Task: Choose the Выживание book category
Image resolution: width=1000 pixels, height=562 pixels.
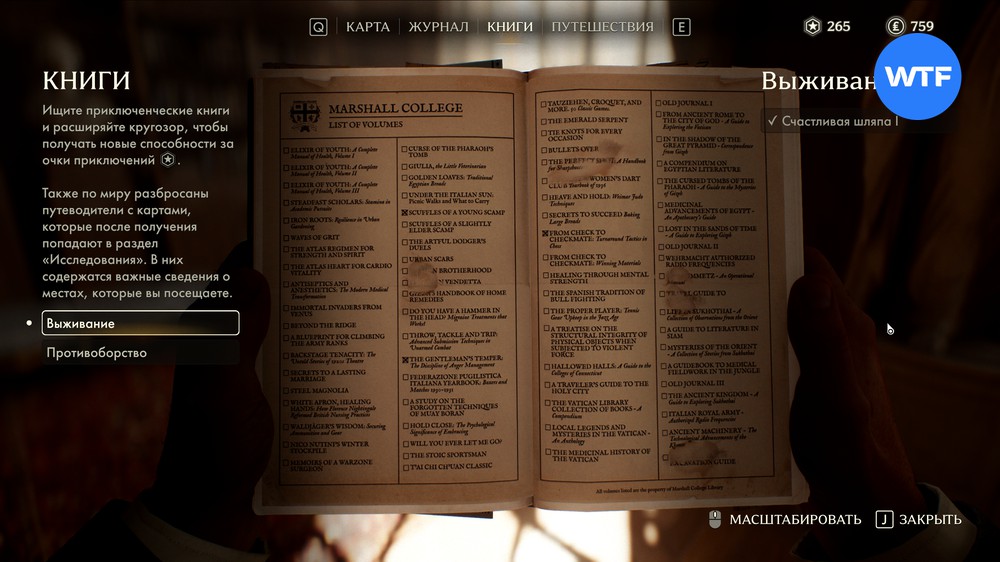Action: tap(140, 323)
